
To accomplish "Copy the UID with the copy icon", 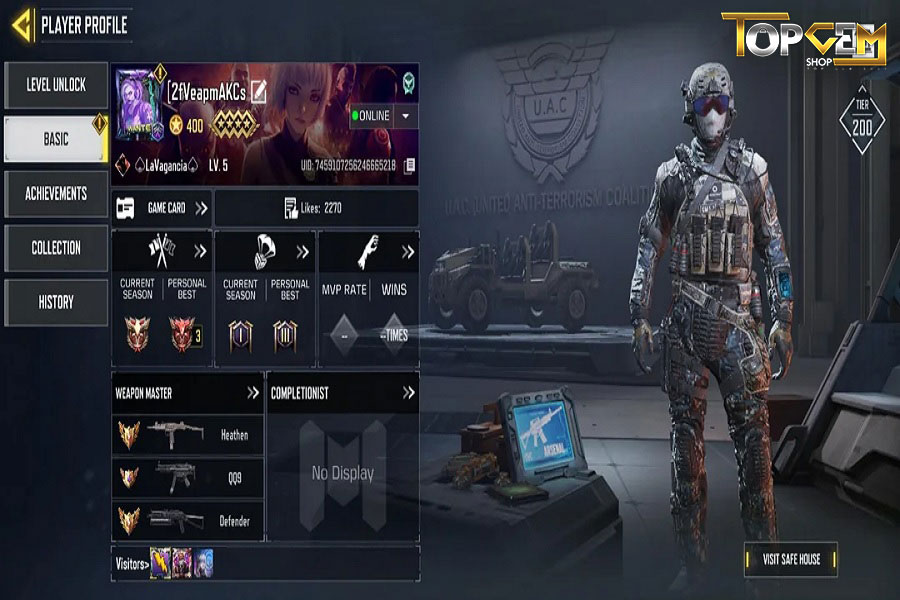I will point(408,165).
